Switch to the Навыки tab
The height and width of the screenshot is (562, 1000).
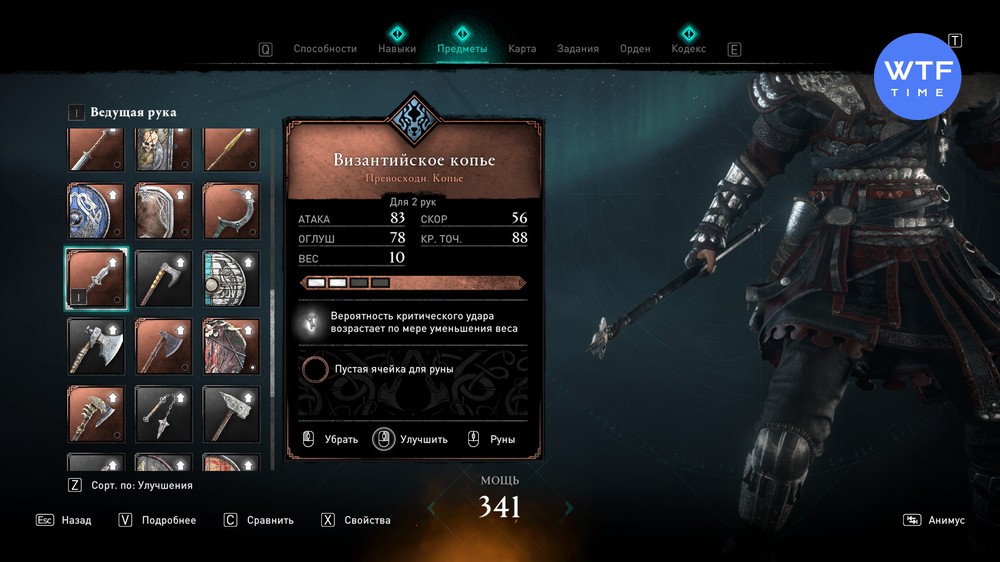397,48
